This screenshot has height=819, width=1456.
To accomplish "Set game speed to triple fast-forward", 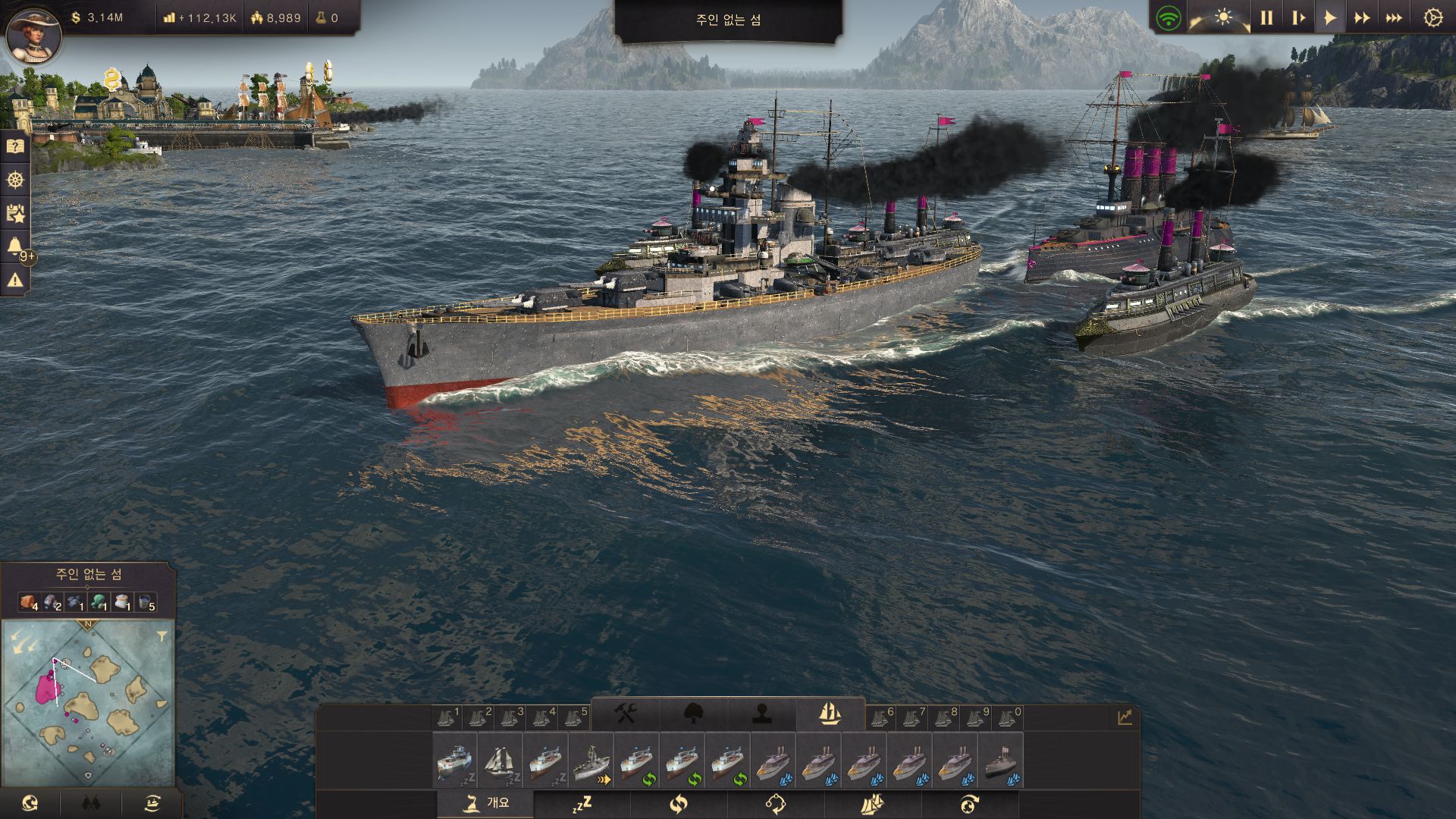I will [1394, 18].
